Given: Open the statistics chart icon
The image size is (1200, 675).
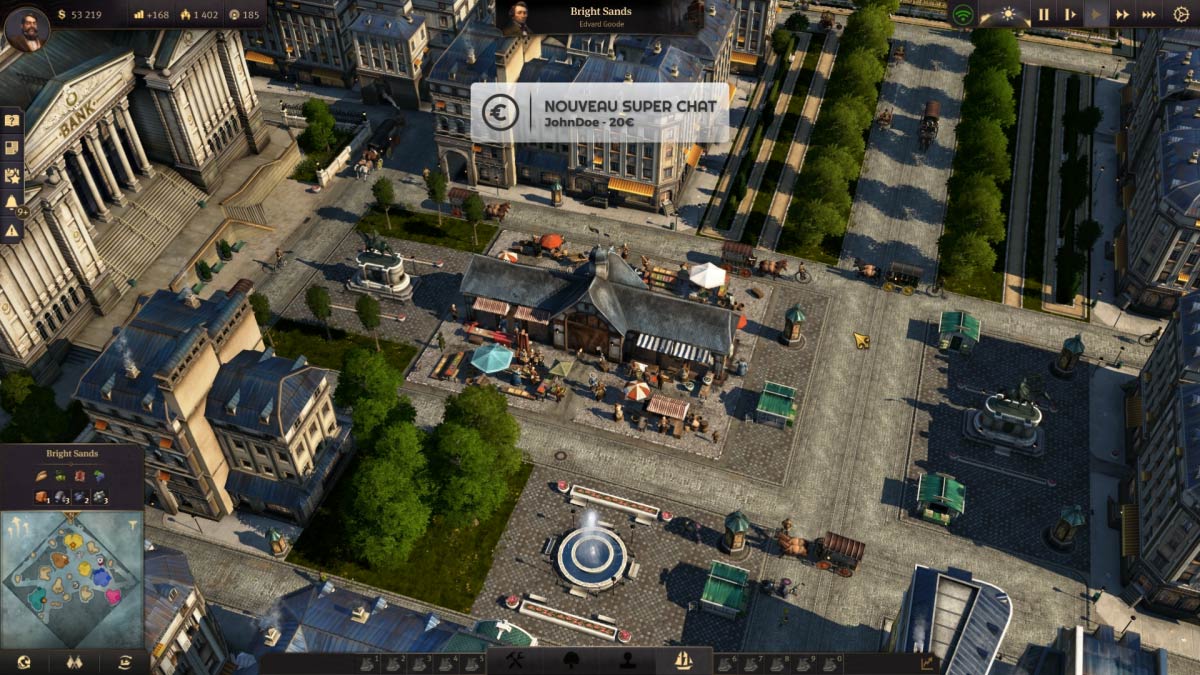Looking at the screenshot, I should pyautogui.click(x=926, y=662).
